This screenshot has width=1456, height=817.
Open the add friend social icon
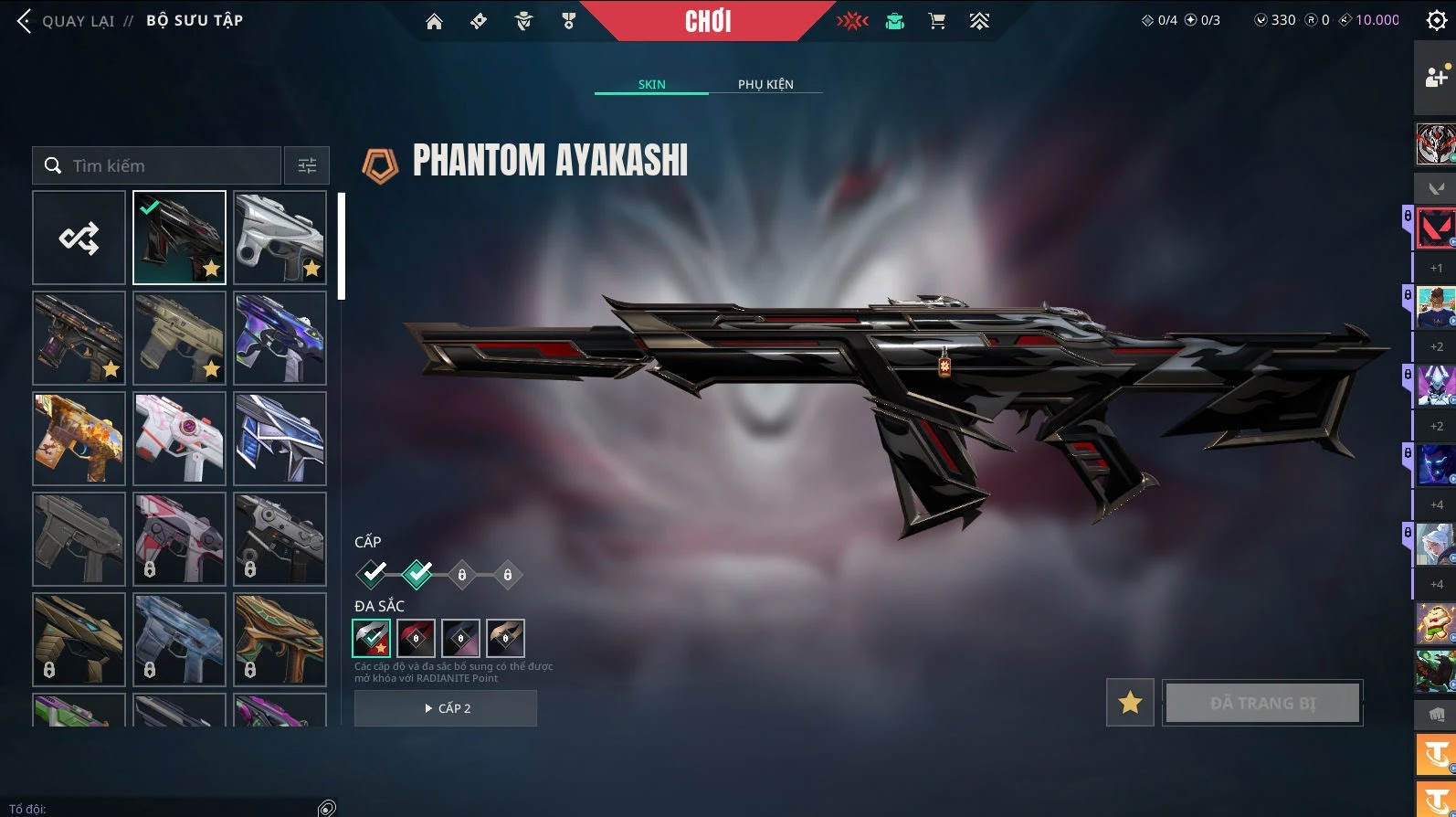1435,78
